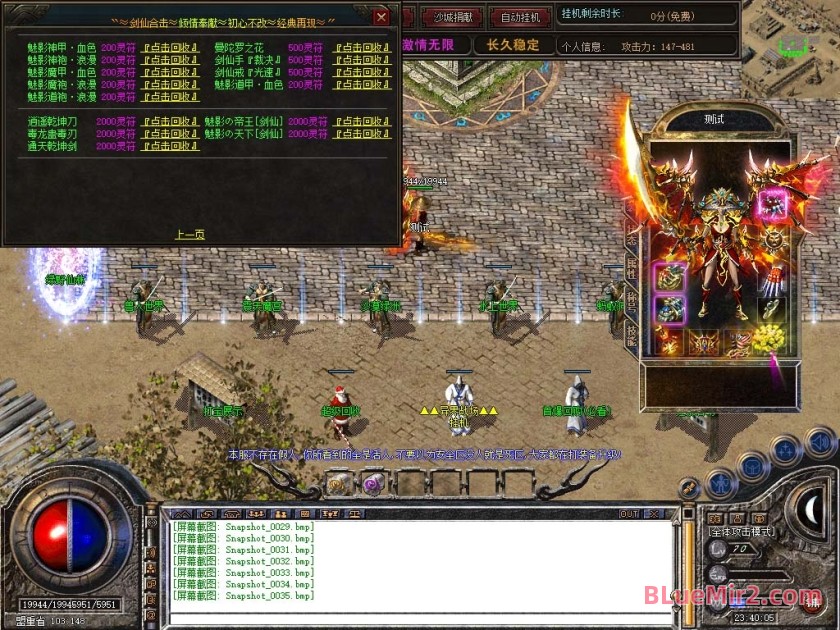This screenshot has width=840, height=630.
Task: Close the 剑仙合击 recycle window
Action: click(381, 17)
